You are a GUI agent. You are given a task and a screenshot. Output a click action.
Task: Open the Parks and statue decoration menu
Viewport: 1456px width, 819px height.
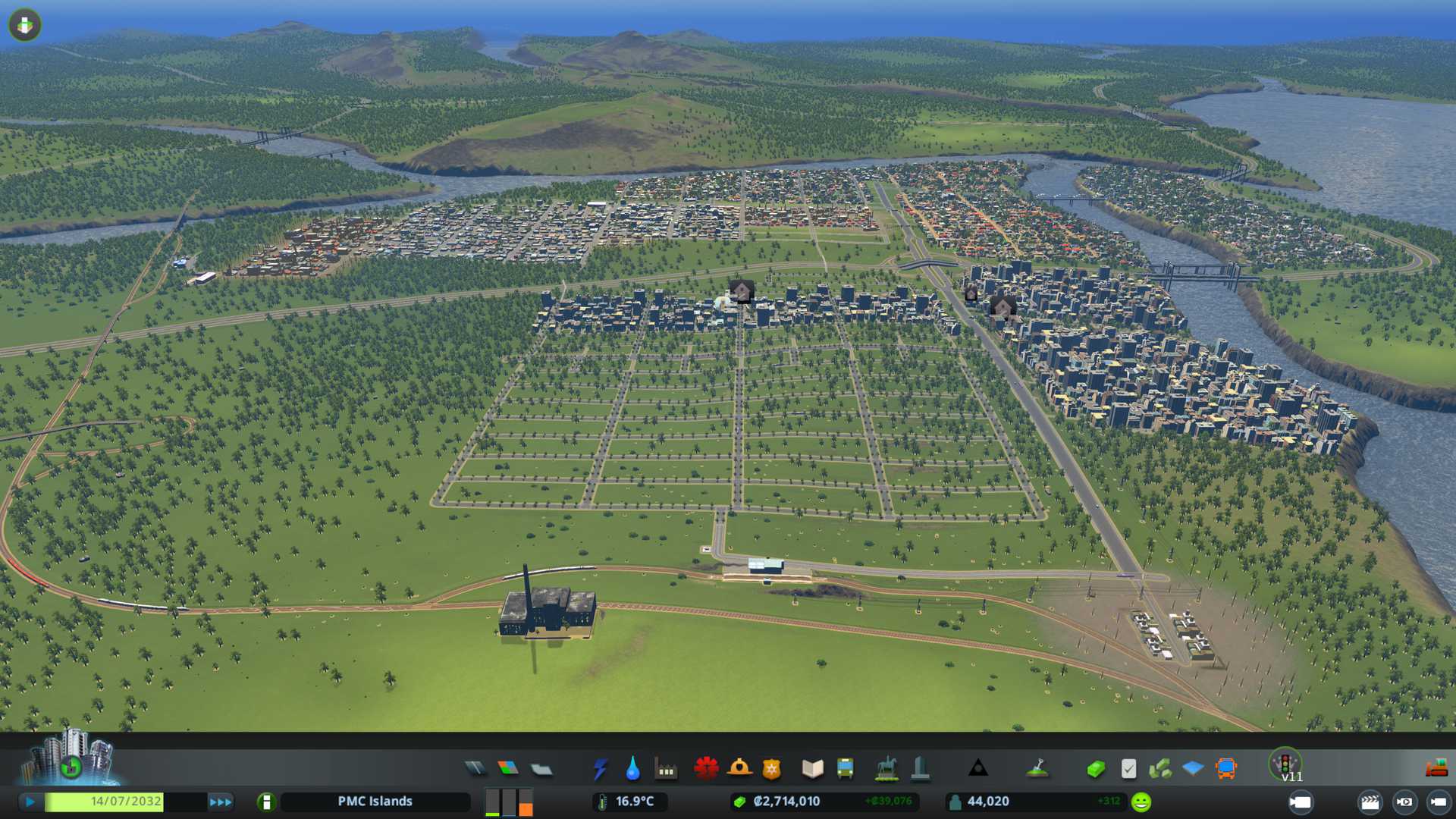pos(886,769)
